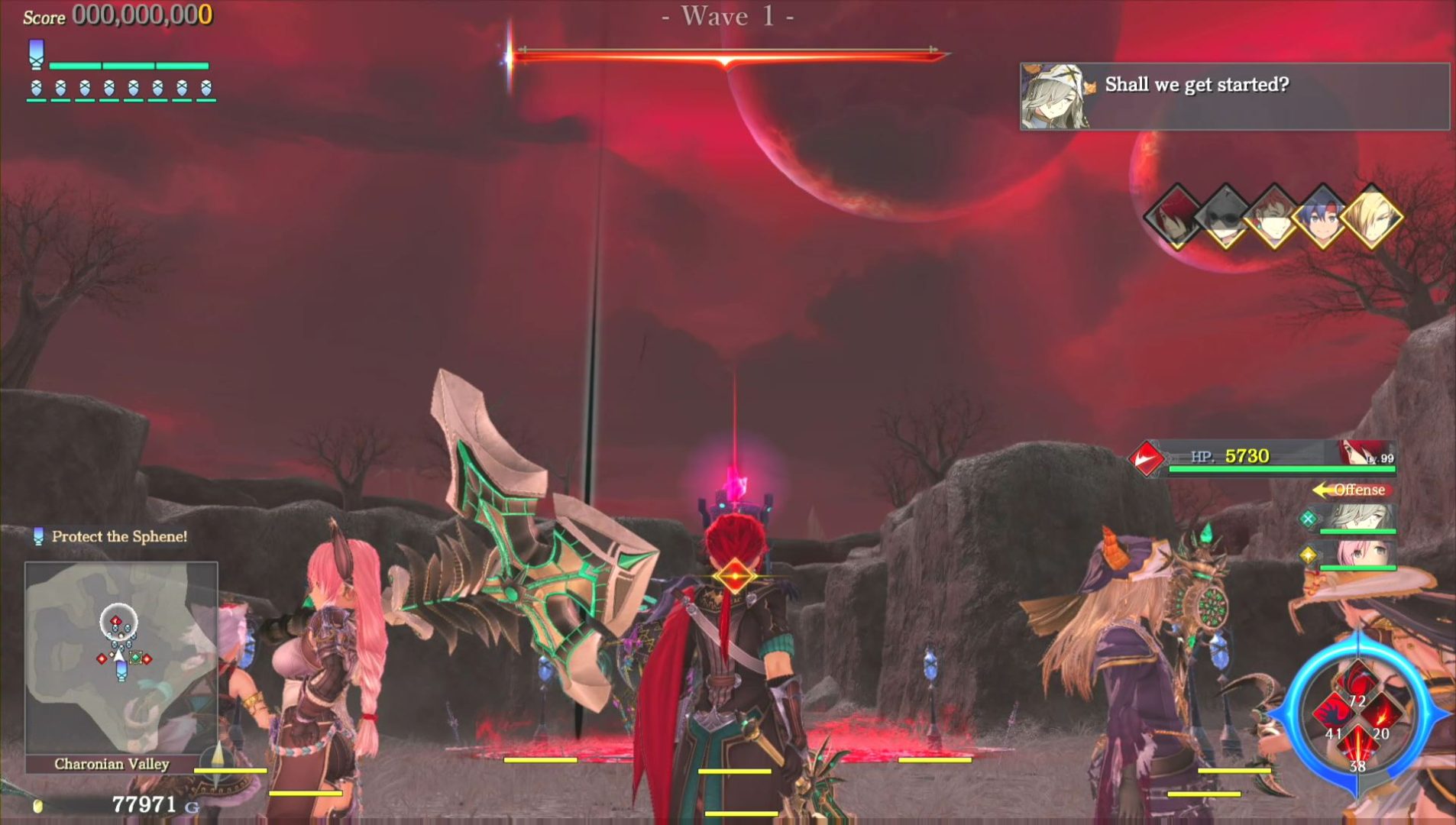
Task: Select the blonde ally diamond portrait
Action: 1372,218
